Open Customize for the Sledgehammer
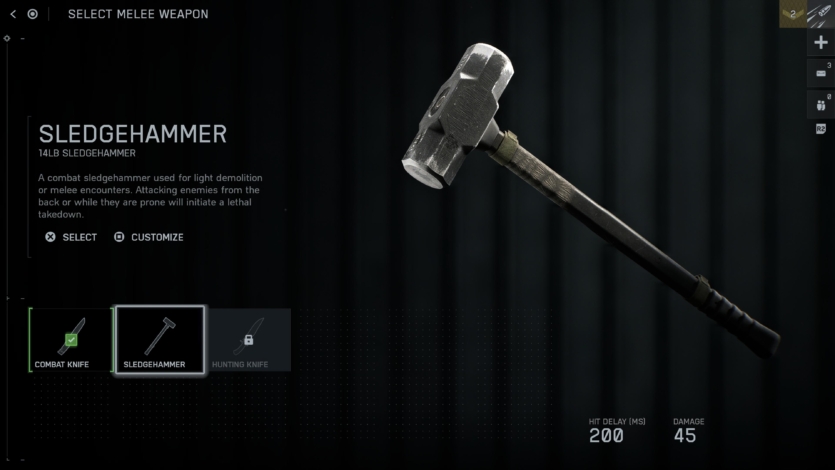Image resolution: width=835 pixels, height=470 pixels. pos(149,237)
